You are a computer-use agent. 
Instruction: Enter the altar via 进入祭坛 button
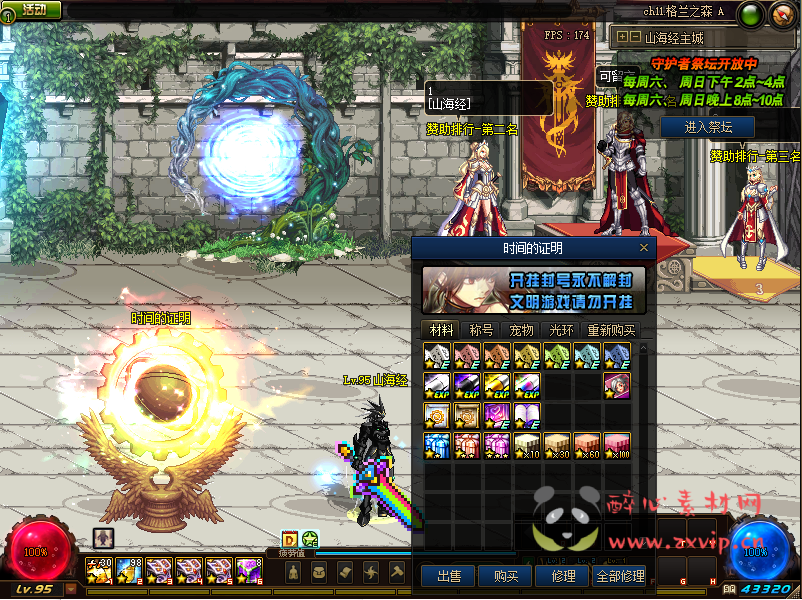[708, 128]
